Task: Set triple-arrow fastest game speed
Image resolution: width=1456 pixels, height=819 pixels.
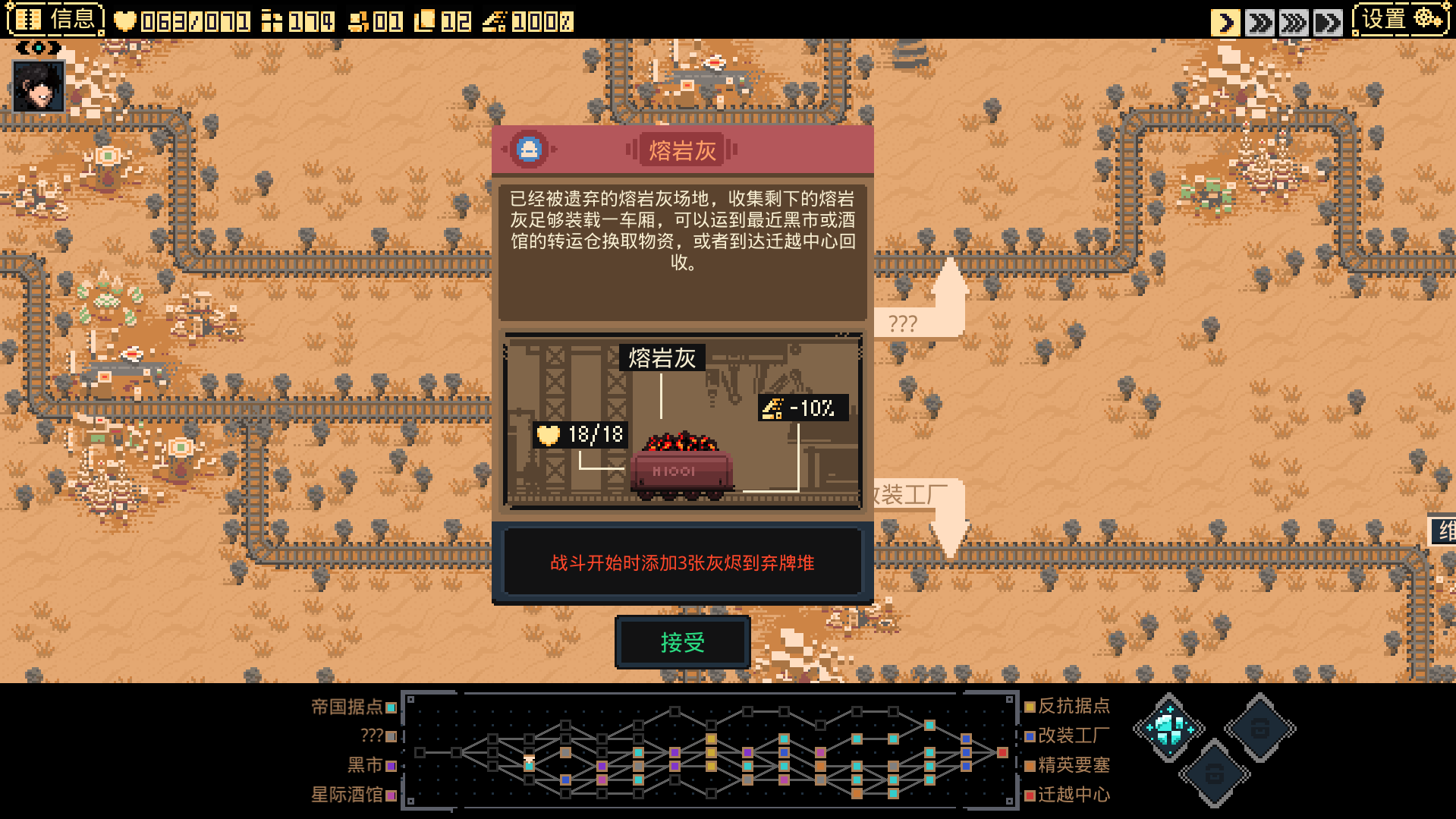Action: [1294, 22]
